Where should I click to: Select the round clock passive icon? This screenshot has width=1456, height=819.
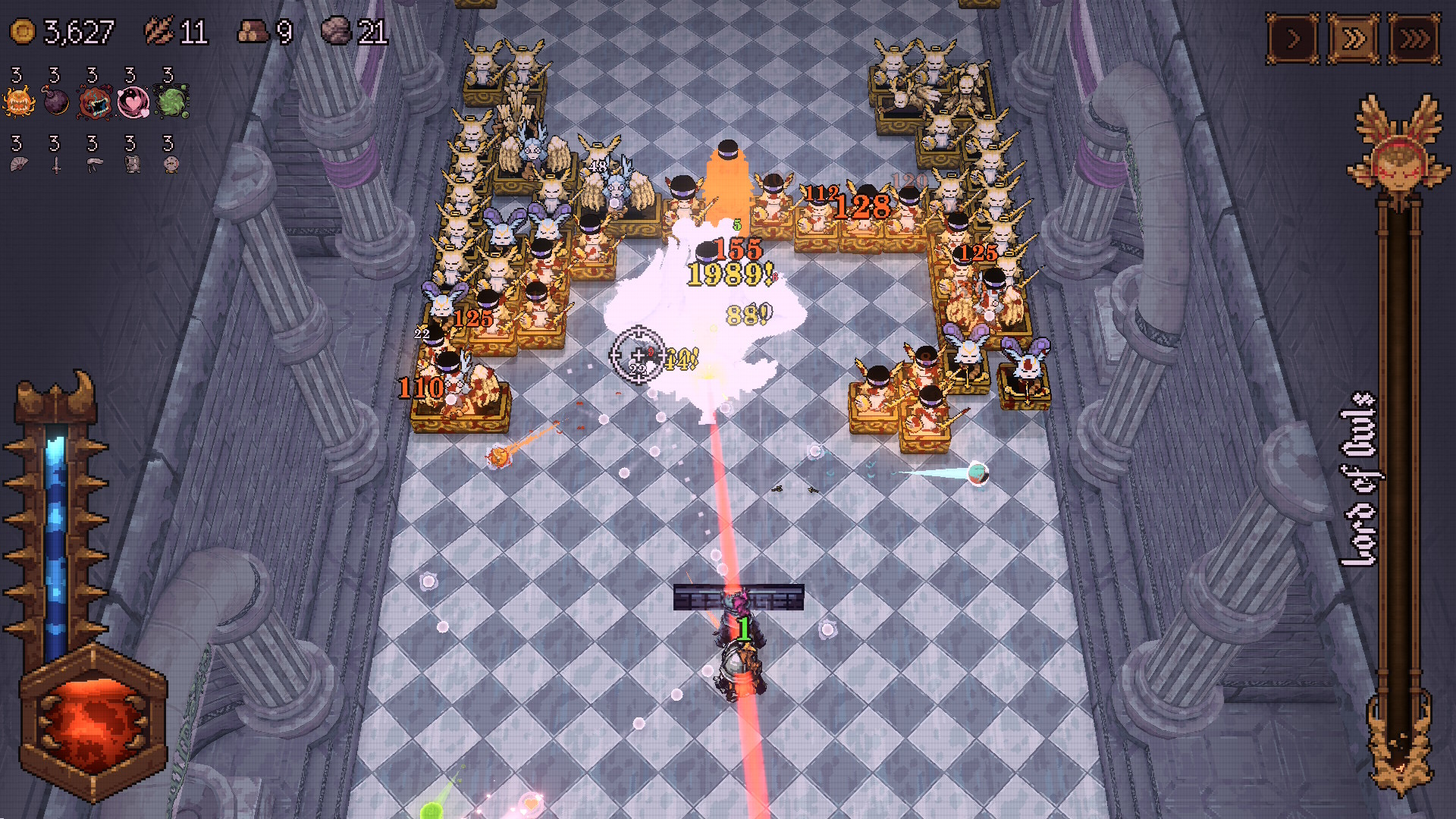171,165
